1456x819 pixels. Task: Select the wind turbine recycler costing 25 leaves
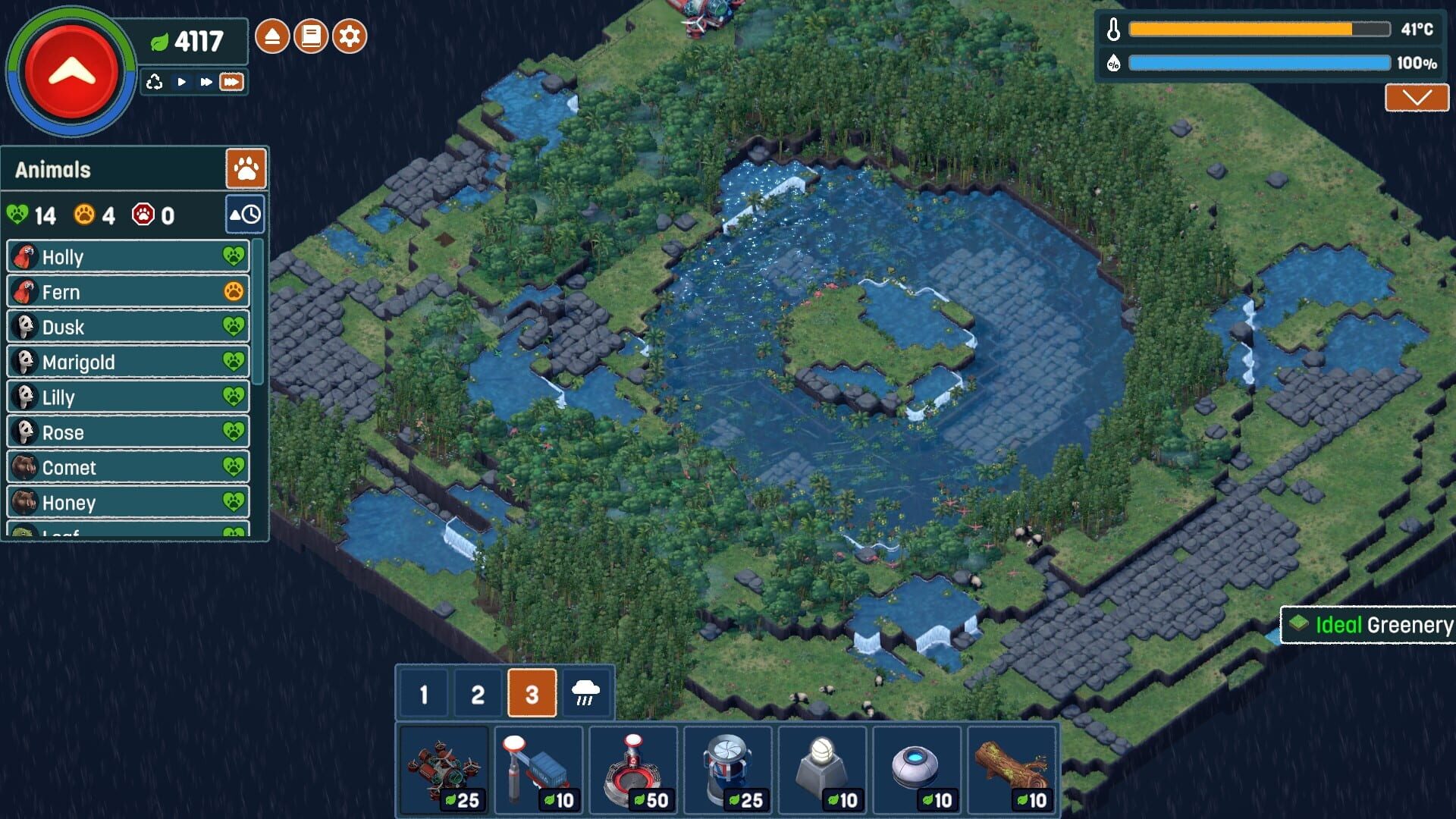[444, 767]
